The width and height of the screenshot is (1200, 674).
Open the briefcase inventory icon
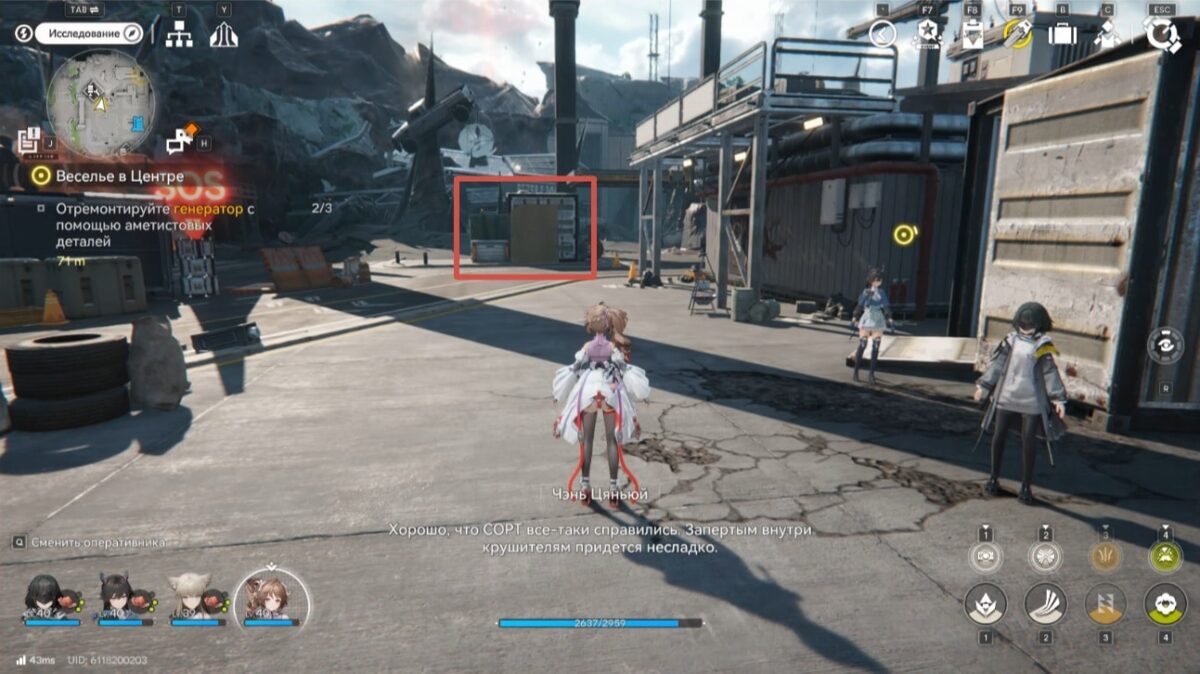click(1062, 35)
